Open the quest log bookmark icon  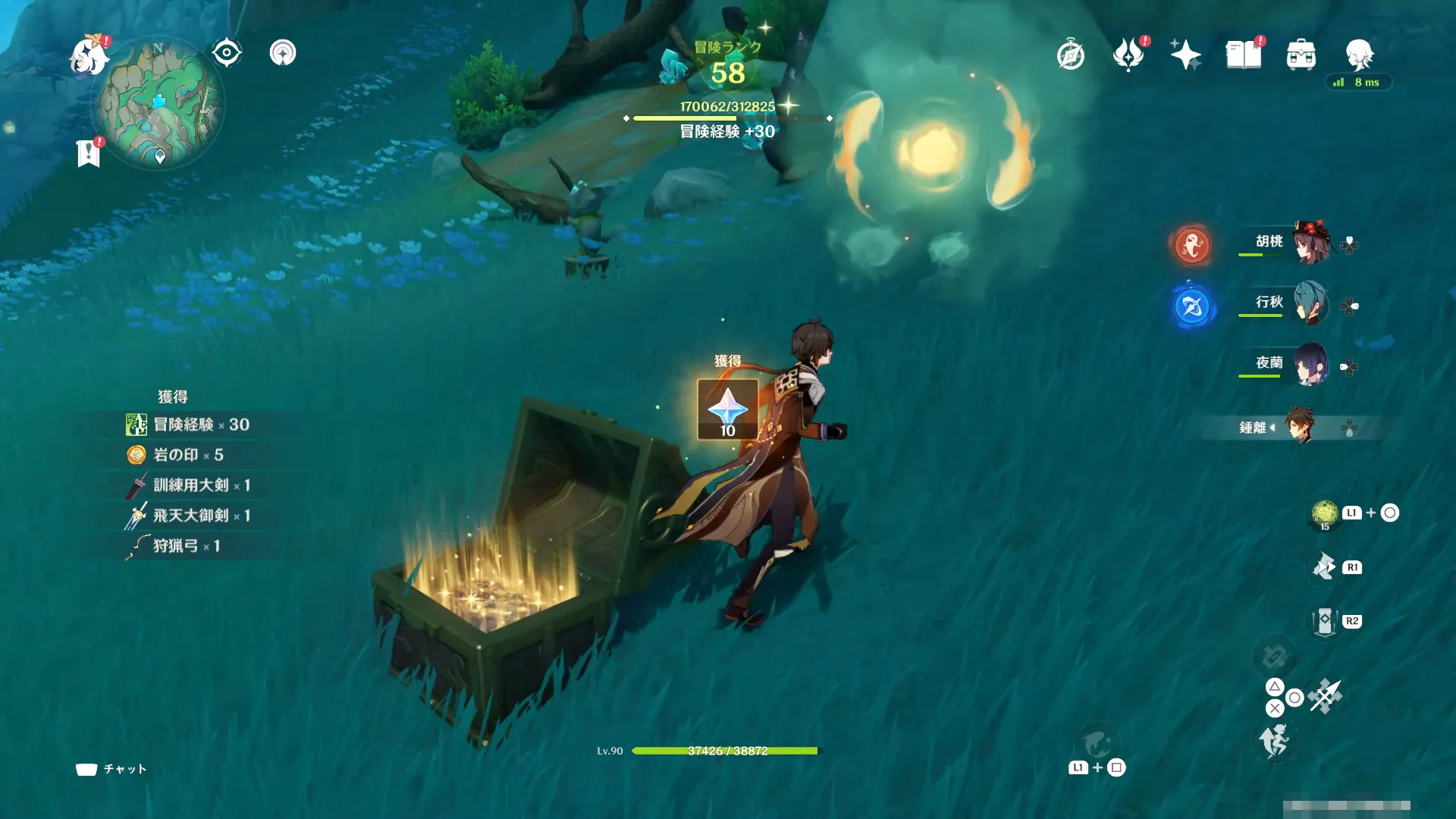pos(89,152)
